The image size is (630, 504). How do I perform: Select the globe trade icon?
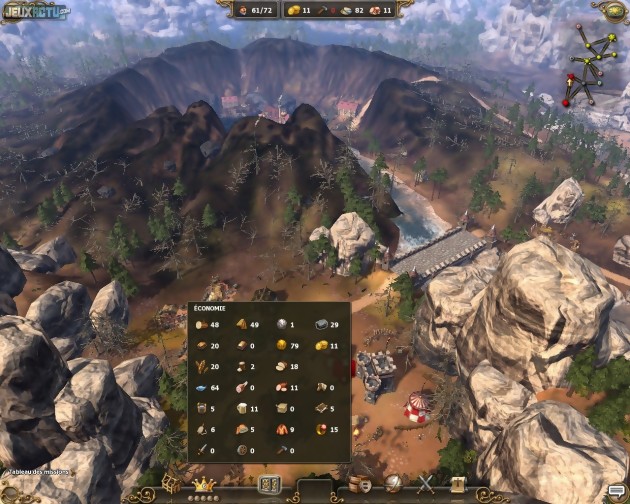(x=393, y=485)
